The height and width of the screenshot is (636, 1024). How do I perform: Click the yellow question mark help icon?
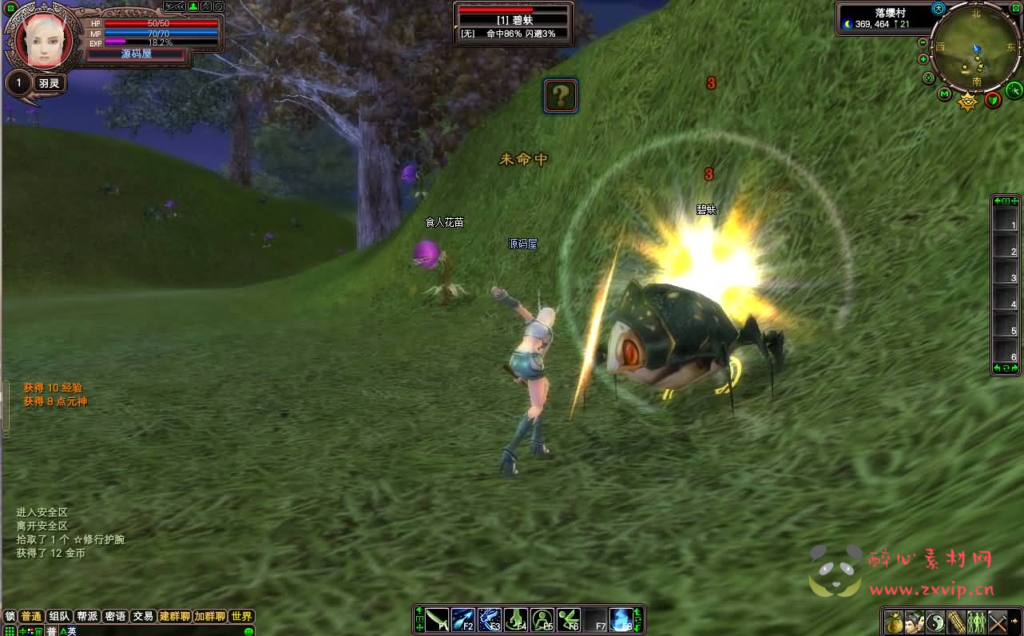click(x=561, y=96)
